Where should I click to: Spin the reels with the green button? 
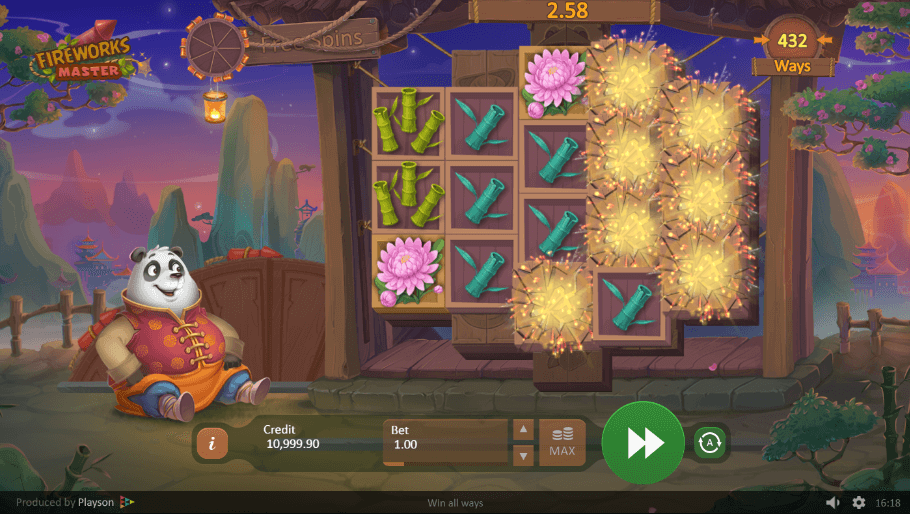[643, 443]
